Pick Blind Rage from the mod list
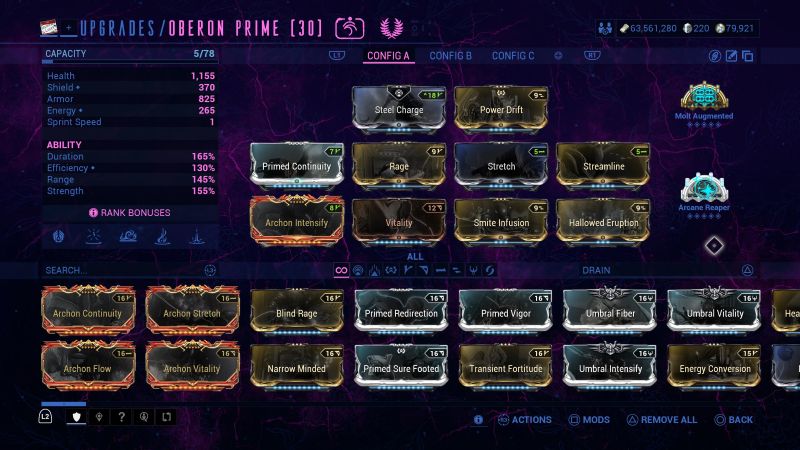The image size is (800, 450). point(296,313)
